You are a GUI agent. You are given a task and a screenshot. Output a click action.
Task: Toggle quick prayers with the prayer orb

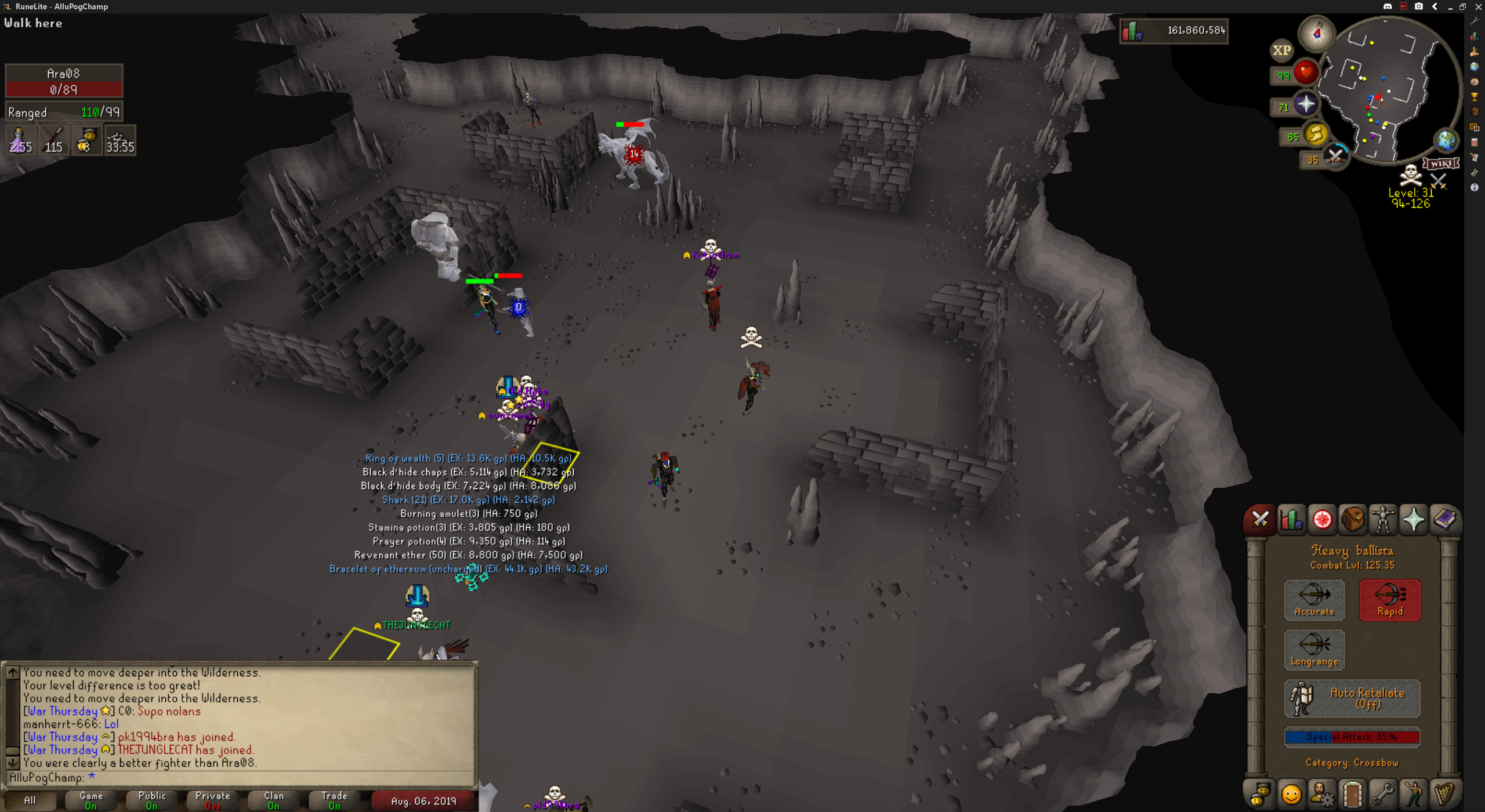click(1306, 104)
